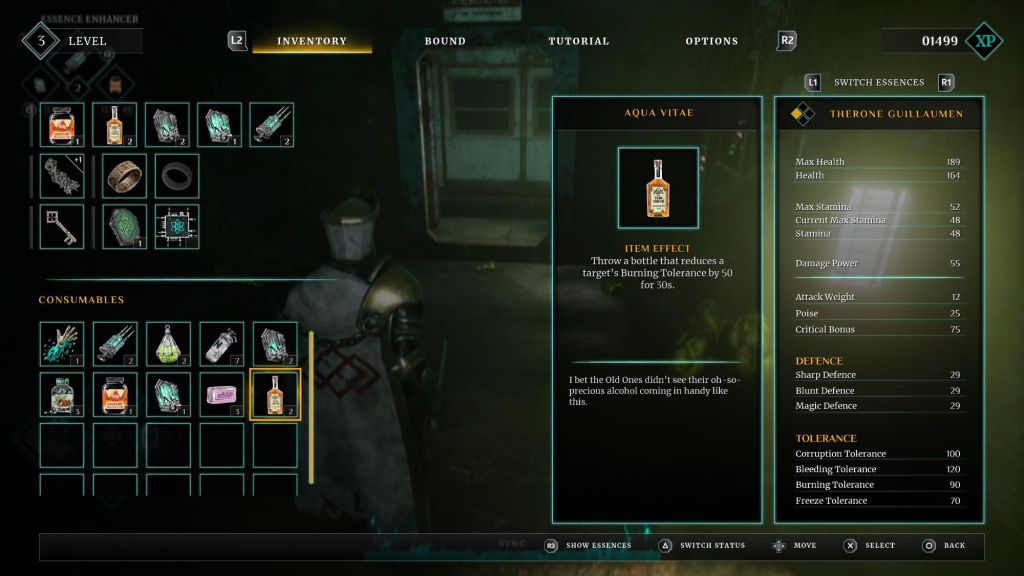This screenshot has width=1024, height=576.
Task: Select the glowing severed hand consumable
Action: [62, 343]
